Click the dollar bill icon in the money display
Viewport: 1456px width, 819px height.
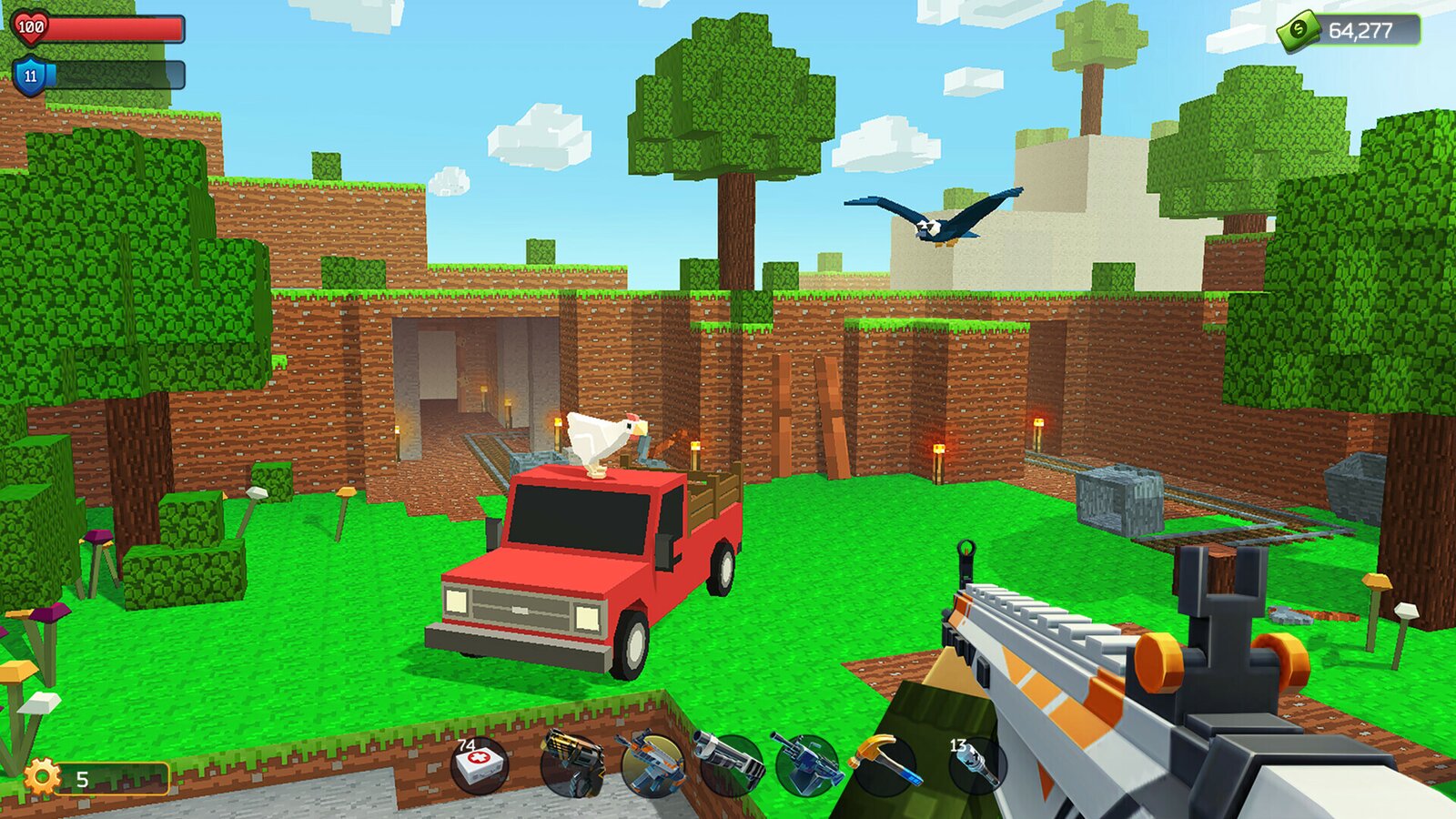[x=1299, y=30]
